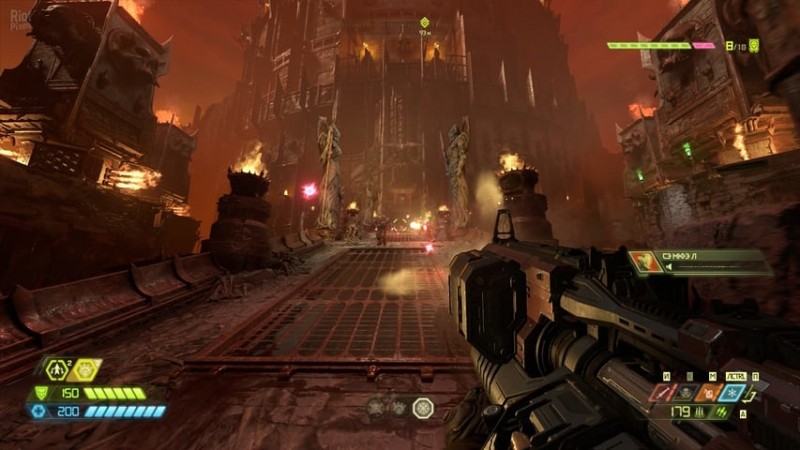Click the dash charges hexagon icon

[x=57, y=370]
